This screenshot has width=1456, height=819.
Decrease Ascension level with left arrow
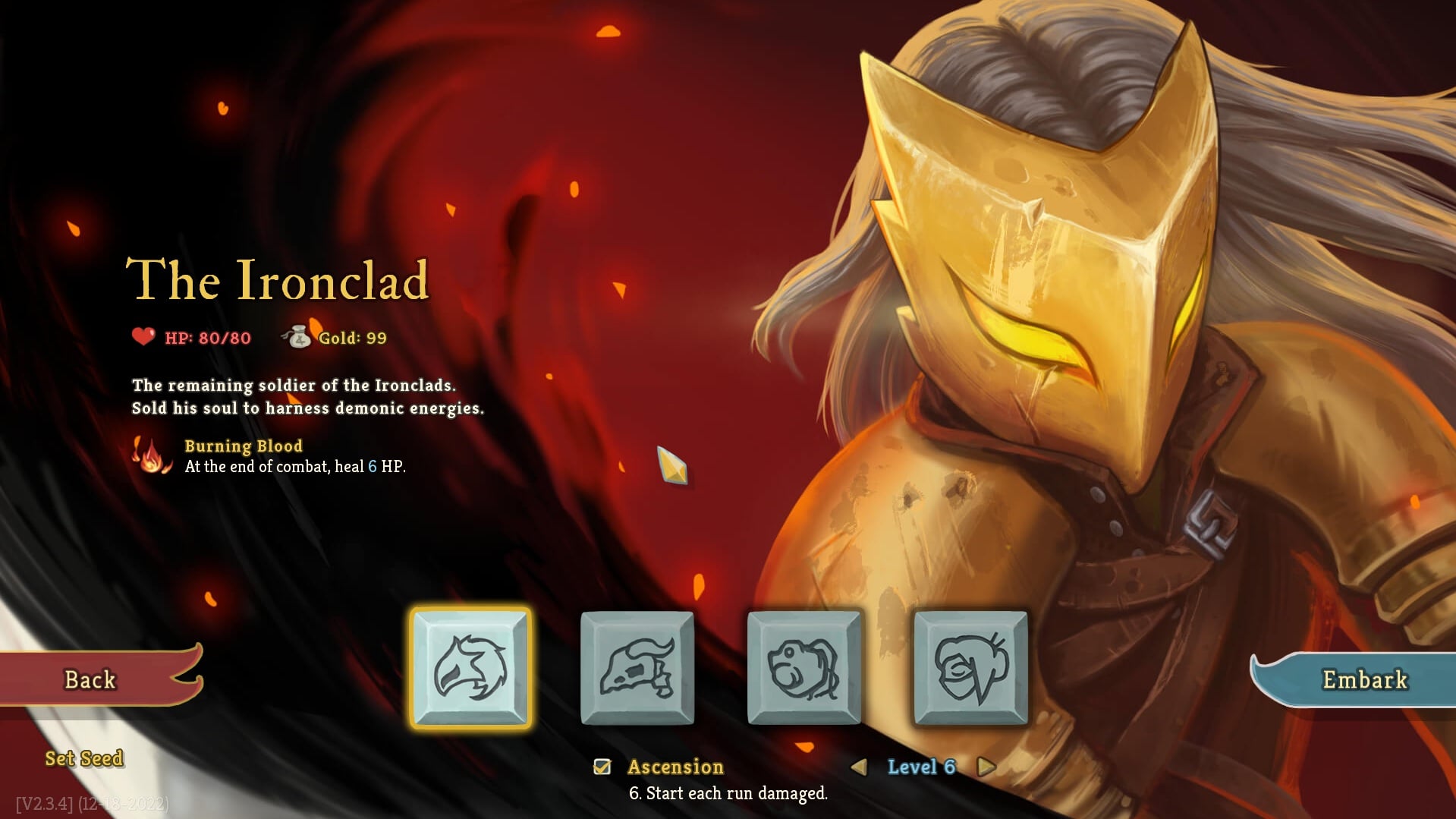(859, 767)
